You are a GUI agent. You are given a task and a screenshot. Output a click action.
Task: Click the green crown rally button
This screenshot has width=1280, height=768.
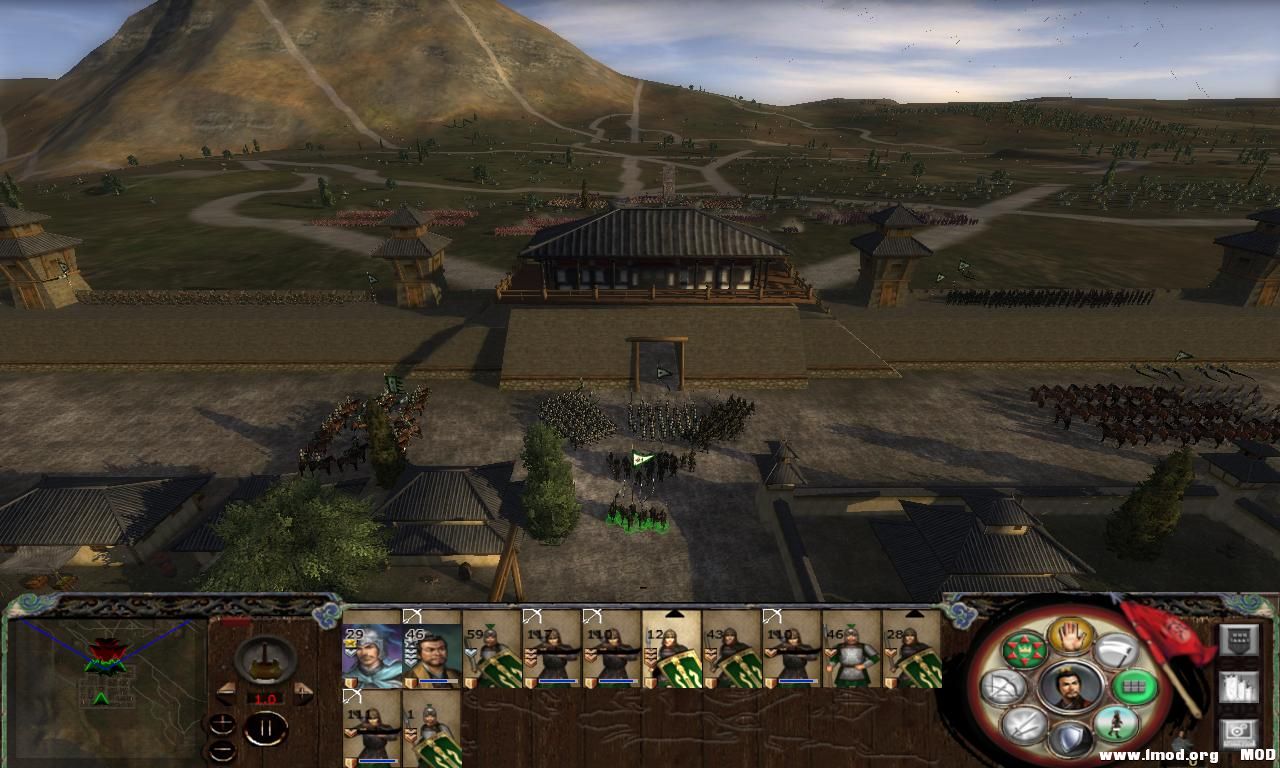tap(1024, 650)
